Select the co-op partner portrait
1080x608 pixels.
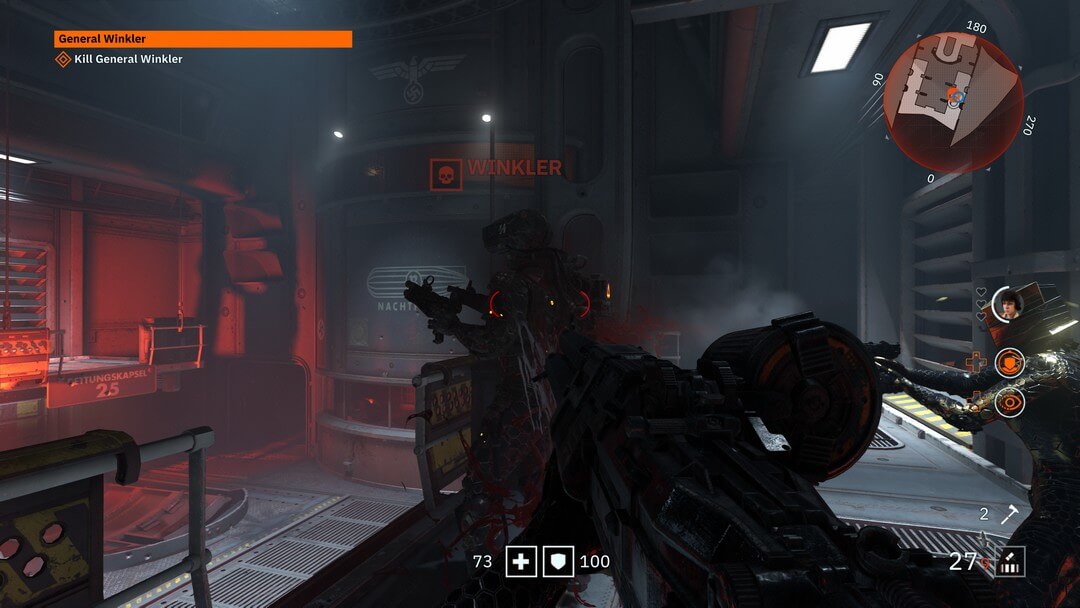tap(1006, 302)
